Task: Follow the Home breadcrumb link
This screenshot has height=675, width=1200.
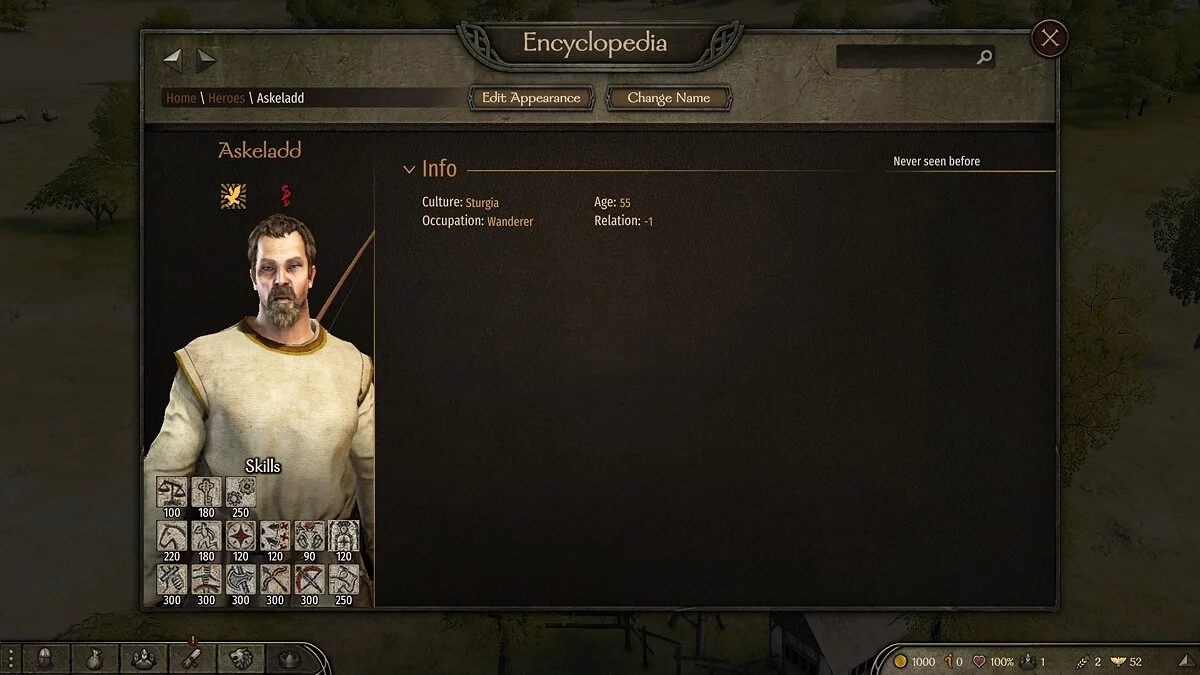Action: pos(181,98)
